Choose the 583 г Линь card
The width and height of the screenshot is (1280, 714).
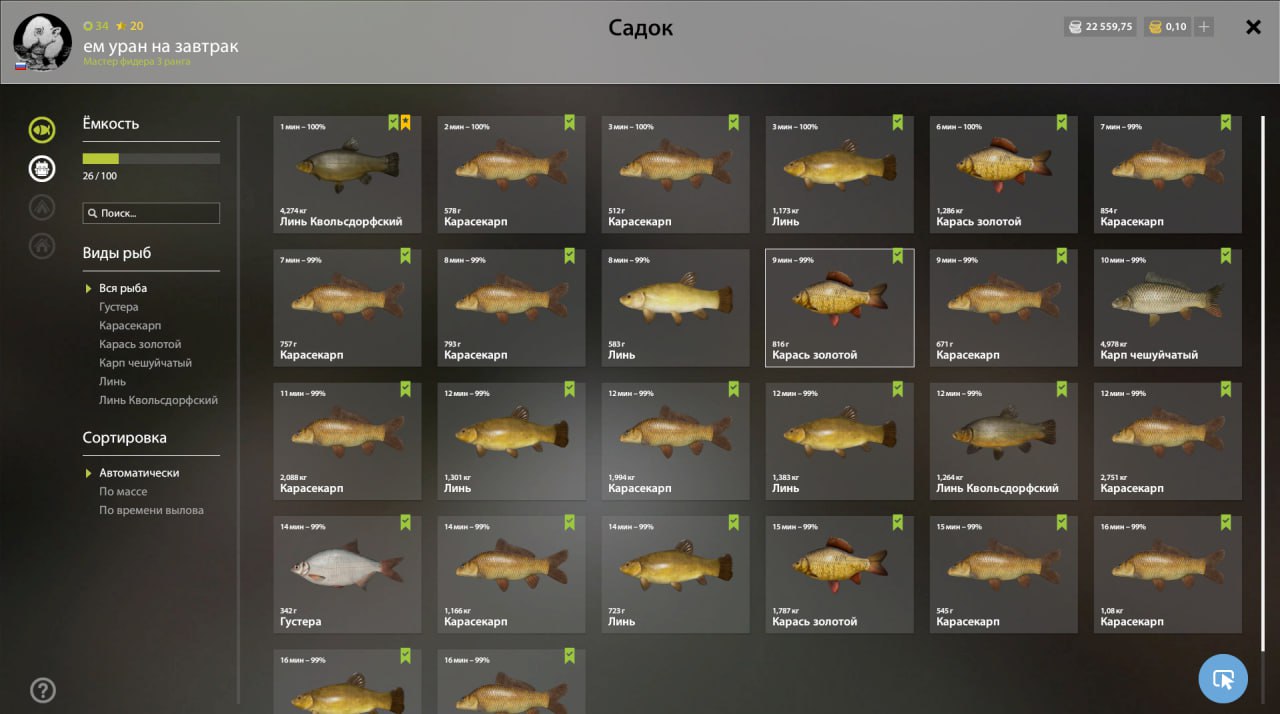[x=675, y=308]
